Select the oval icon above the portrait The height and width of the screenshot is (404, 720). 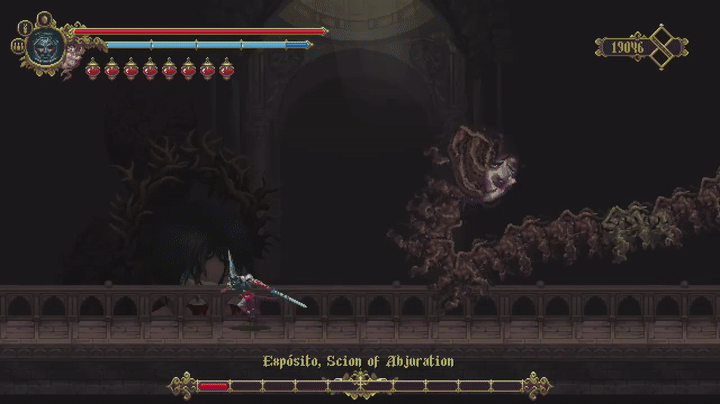[44, 18]
